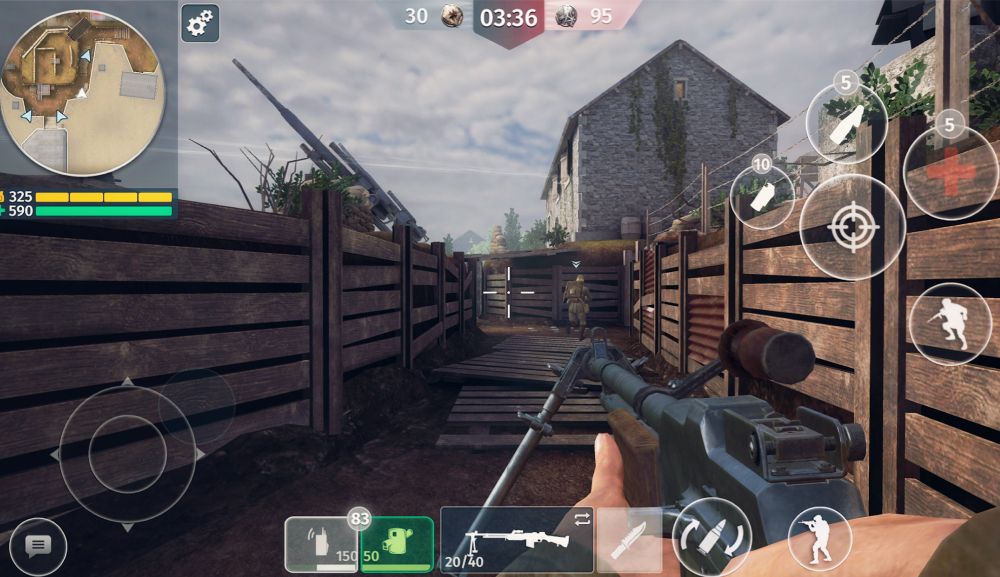
Task: Activate the green body armor slot
Action: [397, 544]
